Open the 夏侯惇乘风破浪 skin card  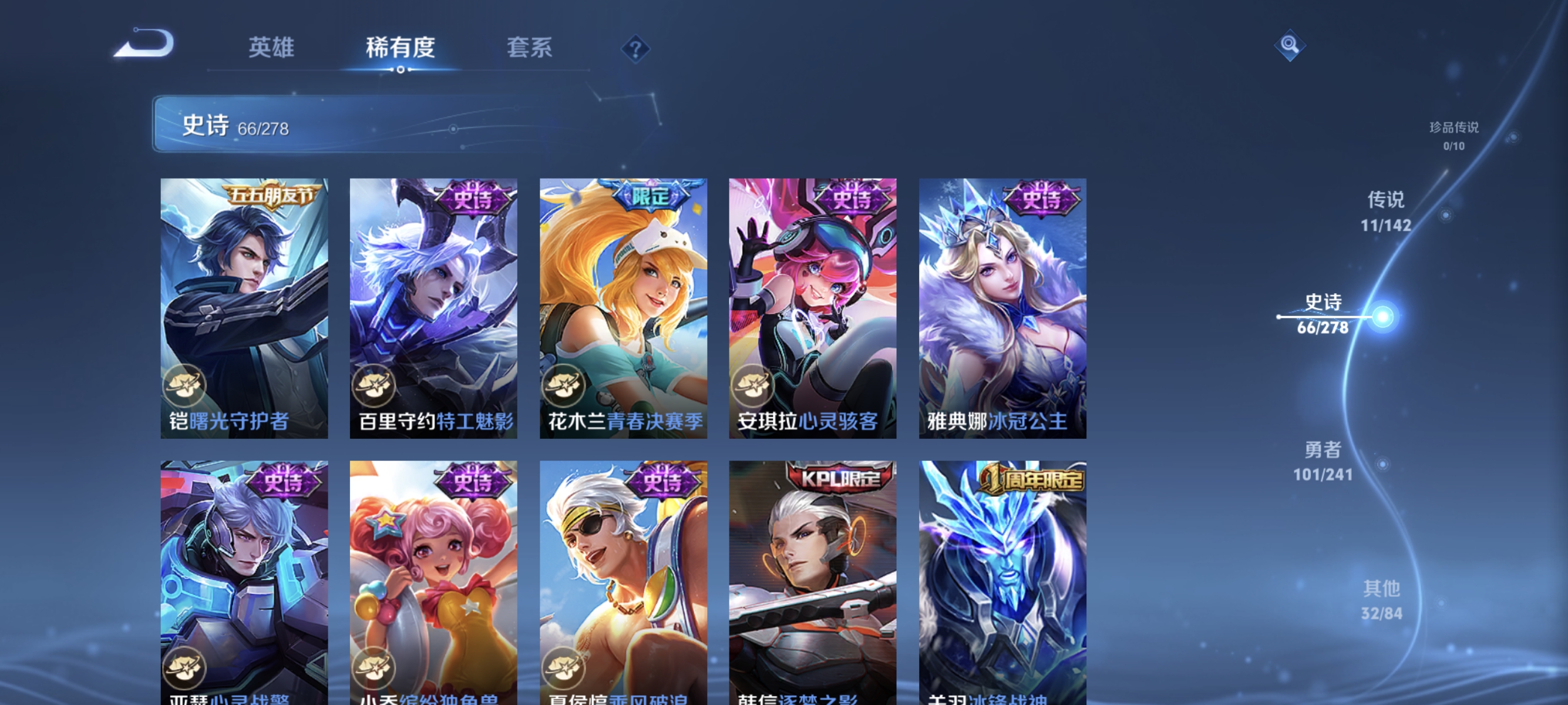pyautogui.click(x=623, y=578)
